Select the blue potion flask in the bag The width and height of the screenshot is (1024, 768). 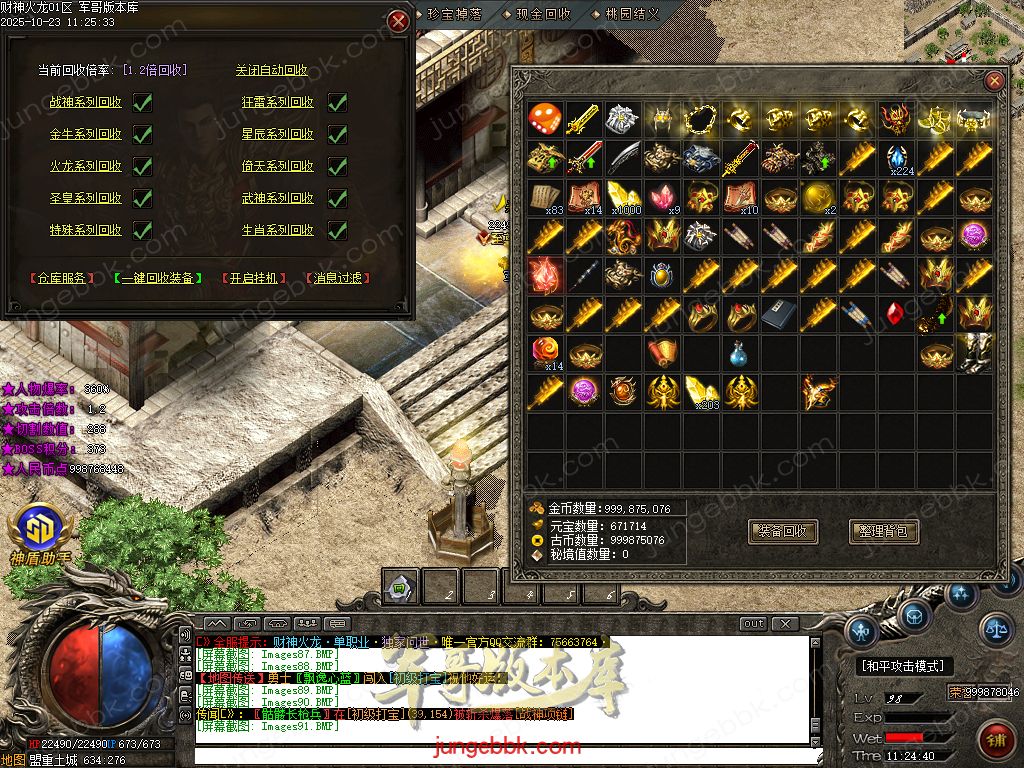[737, 353]
